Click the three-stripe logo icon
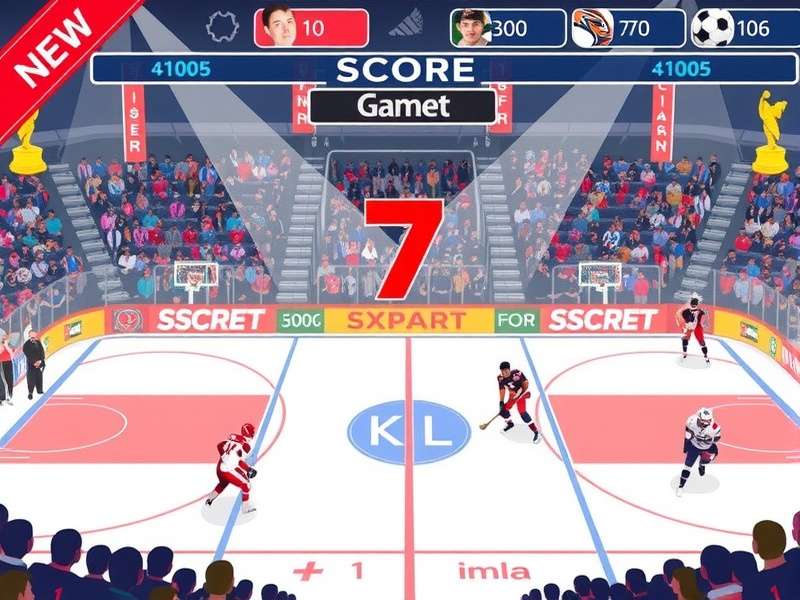The height and width of the screenshot is (600, 800). (406, 27)
